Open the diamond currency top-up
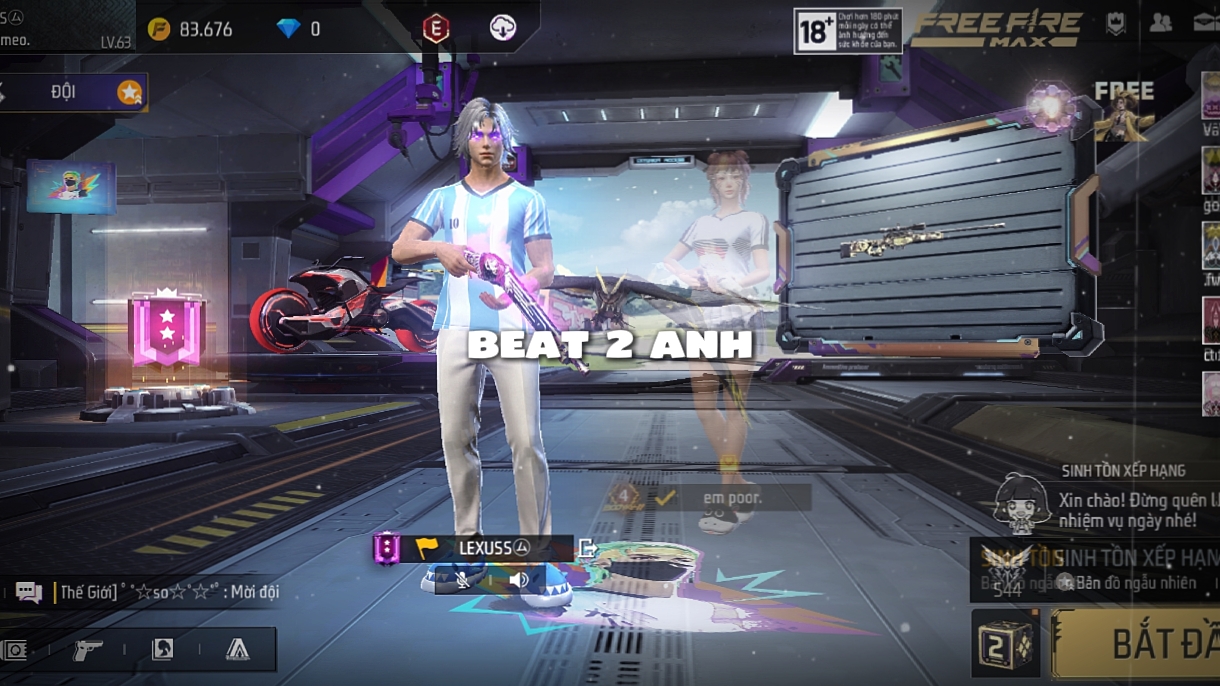The height and width of the screenshot is (686, 1220). 299,29
